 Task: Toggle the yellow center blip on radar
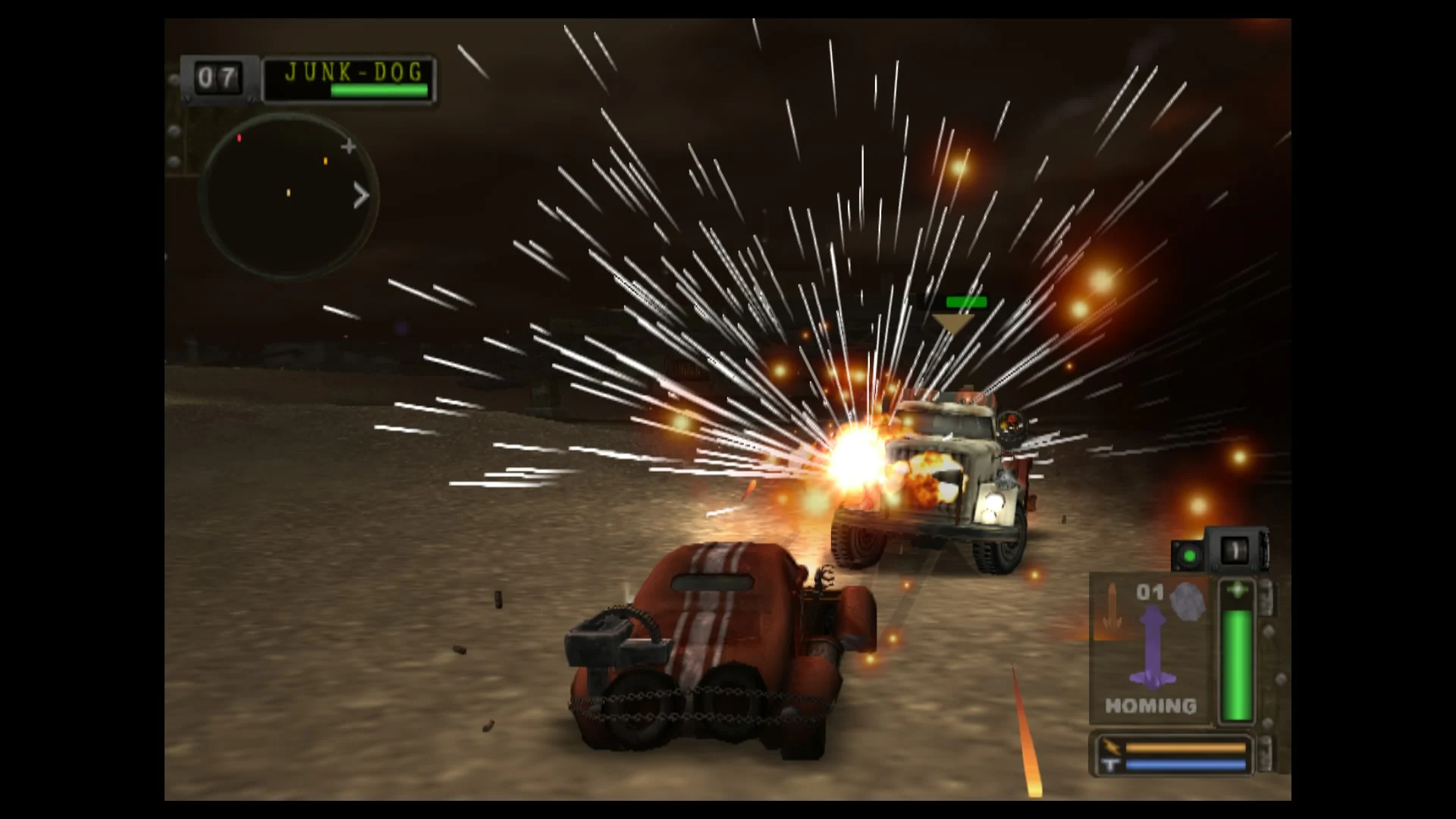pyautogui.click(x=288, y=192)
